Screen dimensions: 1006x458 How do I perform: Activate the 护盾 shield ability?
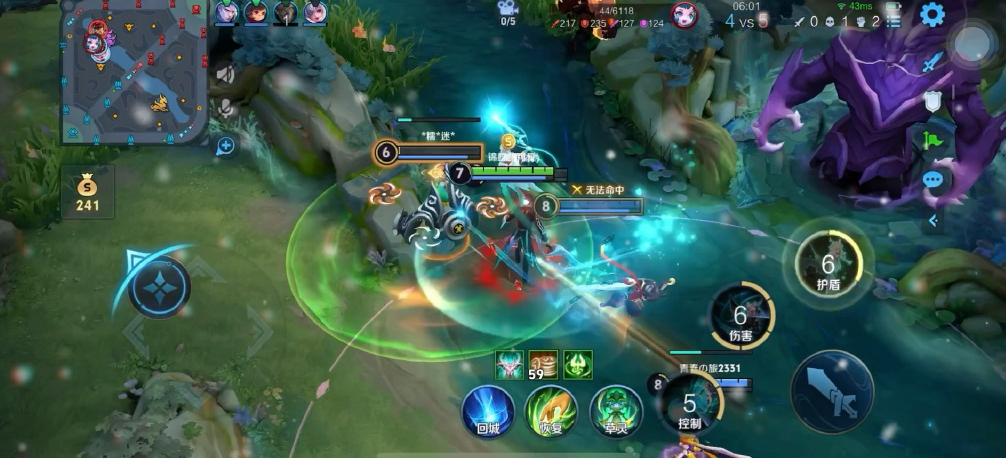[828, 264]
